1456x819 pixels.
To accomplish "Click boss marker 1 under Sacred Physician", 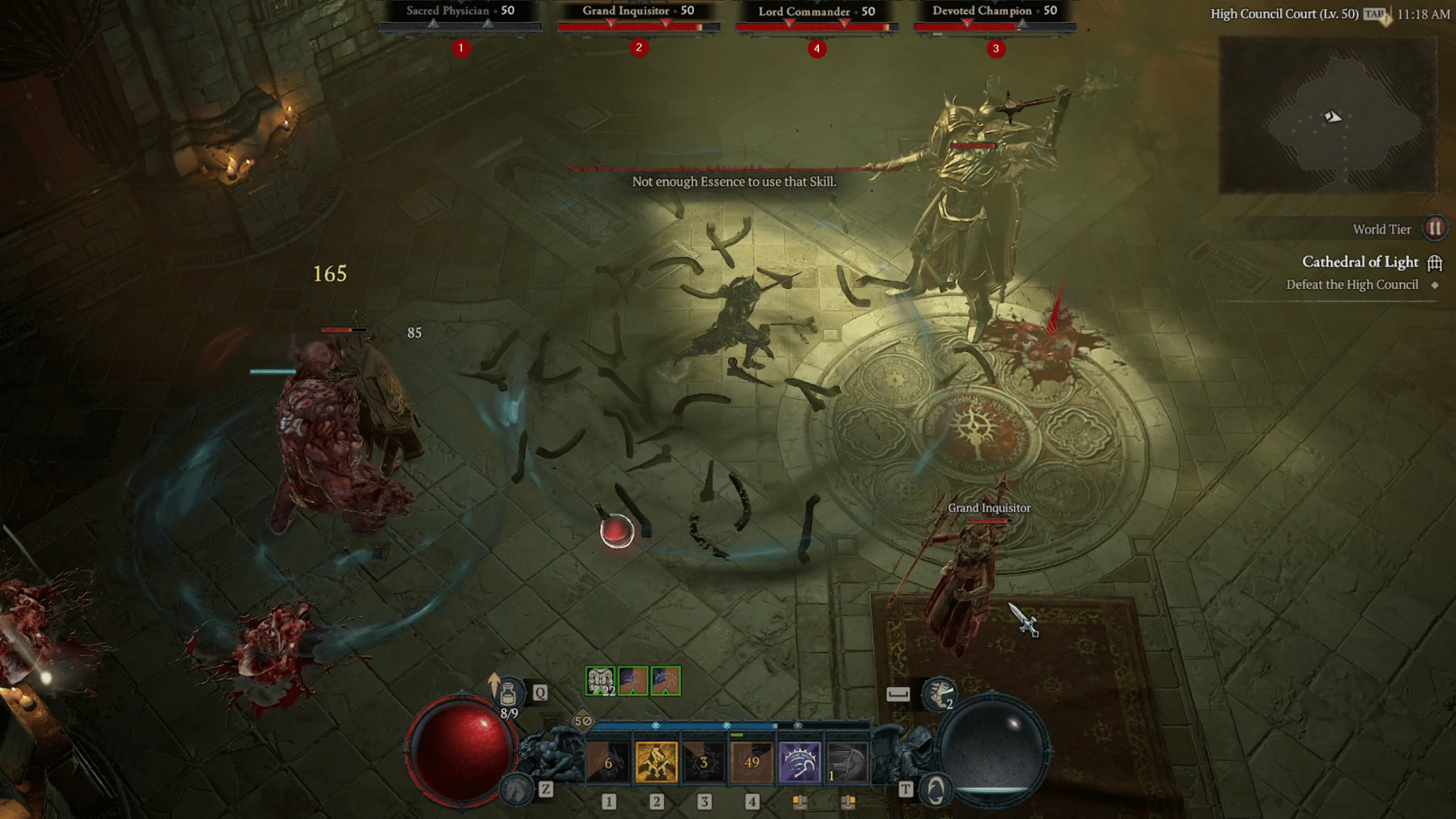I will click(460, 49).
